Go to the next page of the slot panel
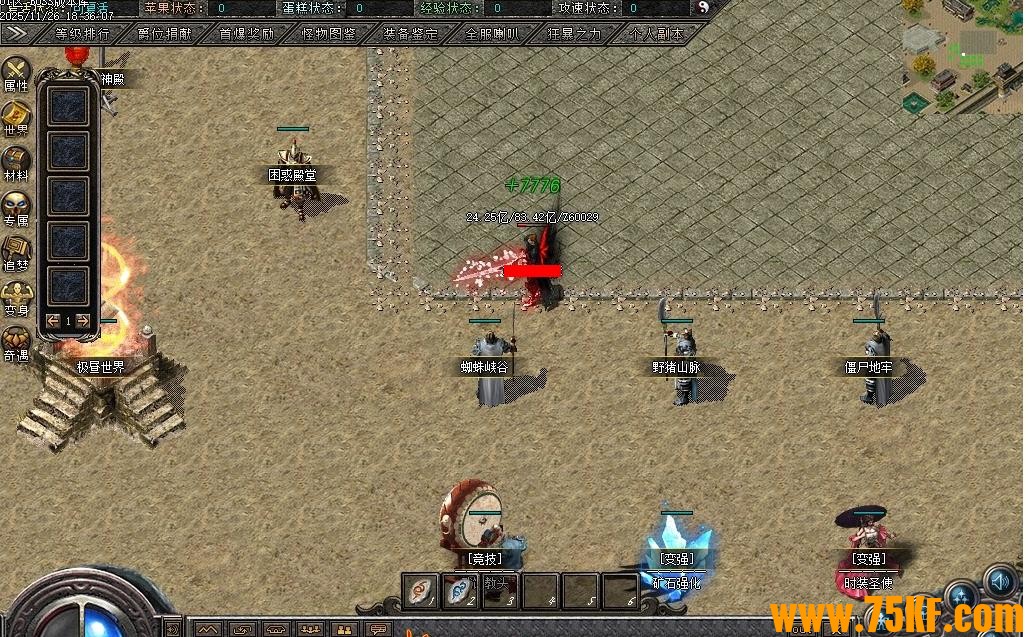Viewport: 1028px width, 637px height. [x=83, y=321]
